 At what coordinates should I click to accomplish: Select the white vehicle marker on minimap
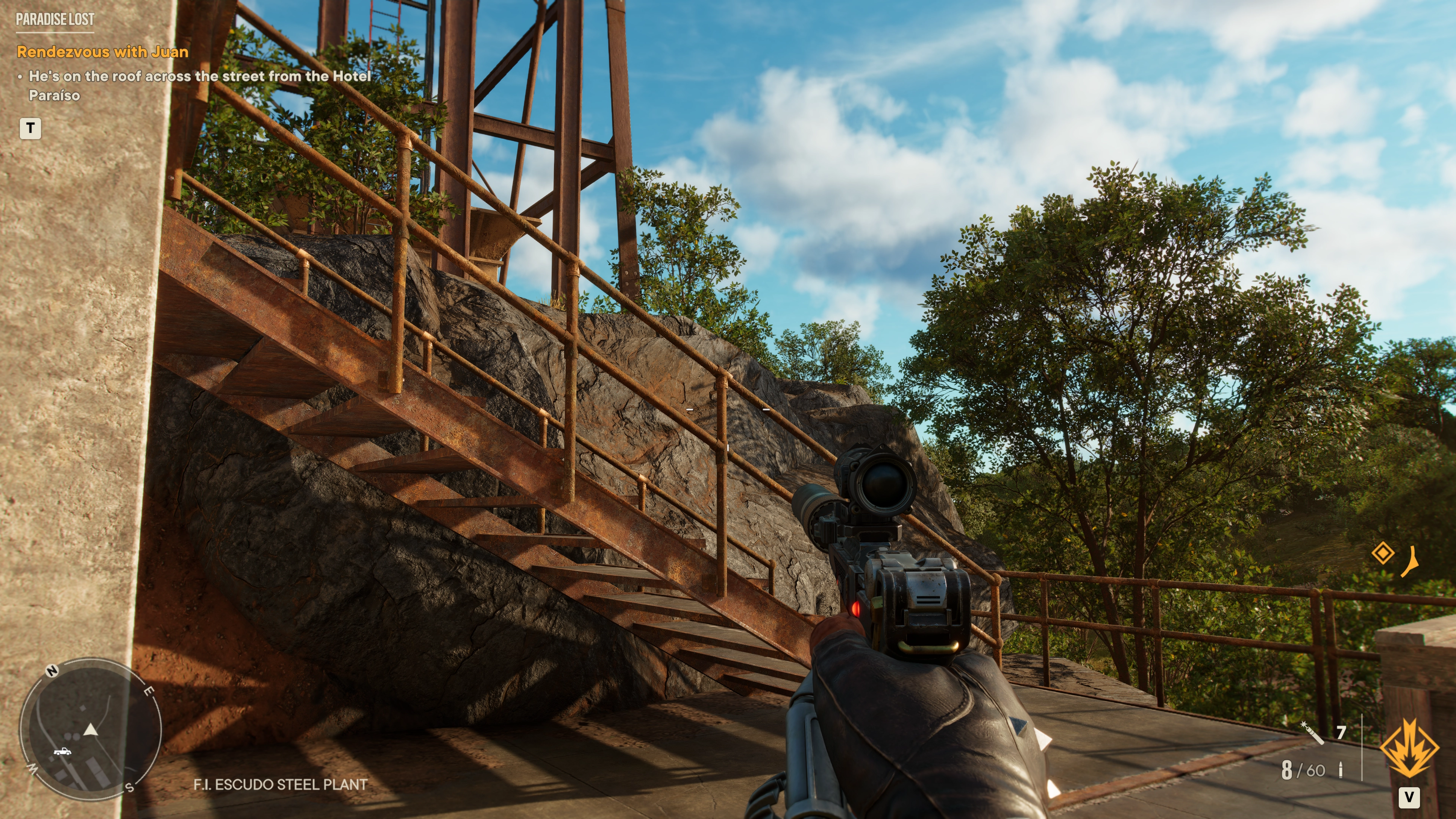pos(62,751)
